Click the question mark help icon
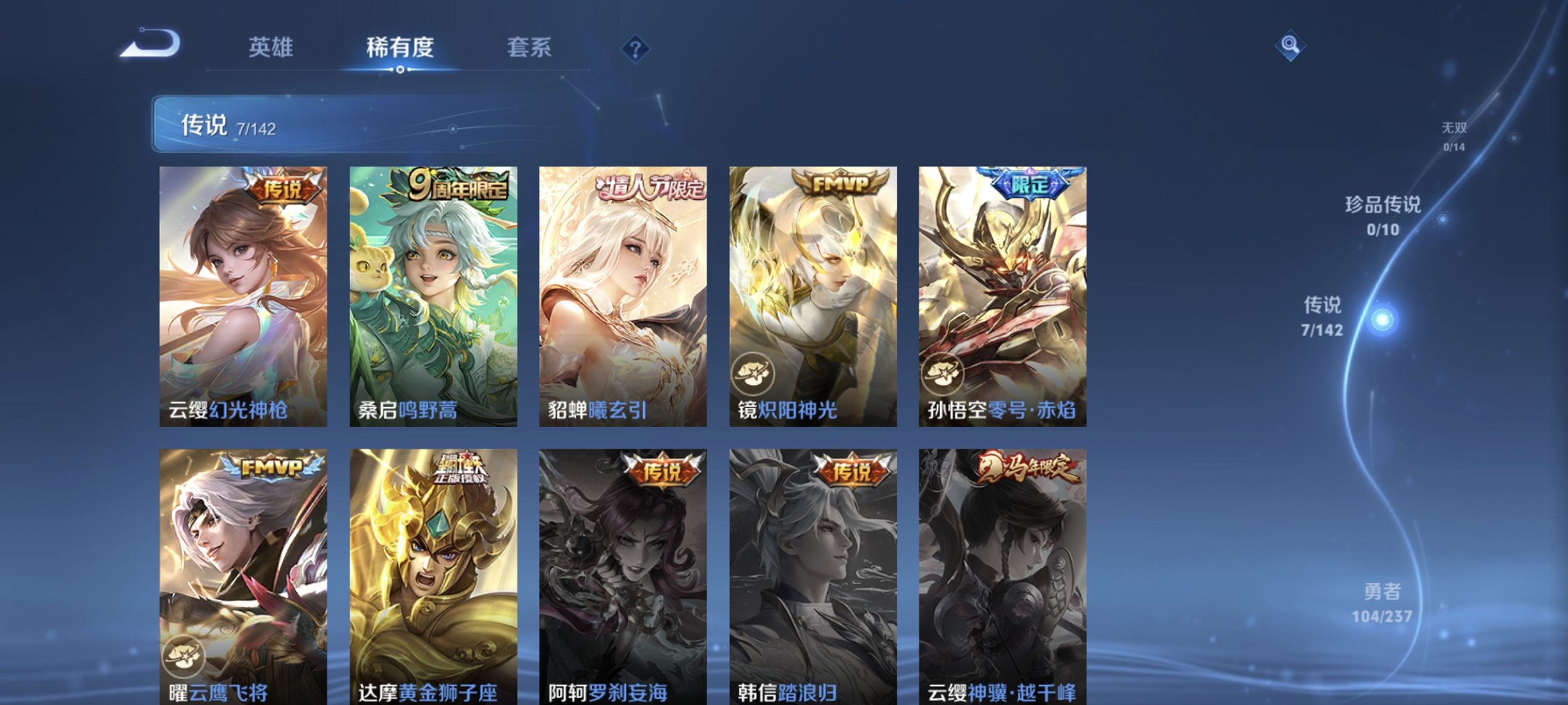This screenshot has height=705, width=1568. point(636,48)
